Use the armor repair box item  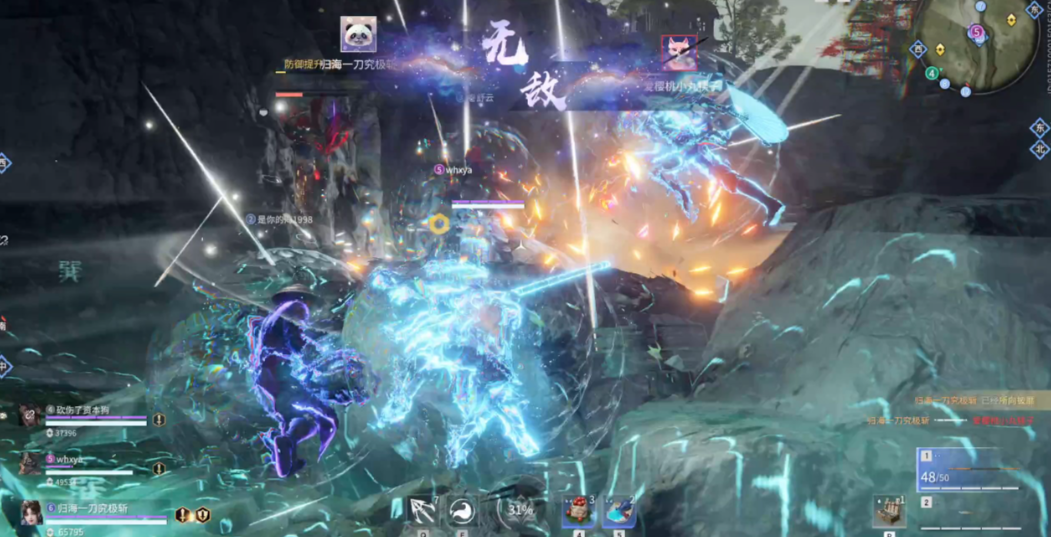pyautogui.click(x=888, y=510)
